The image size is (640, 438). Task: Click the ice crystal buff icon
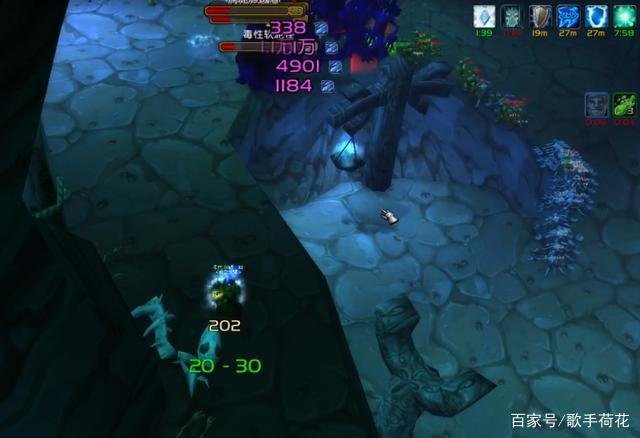pos(485,15)
